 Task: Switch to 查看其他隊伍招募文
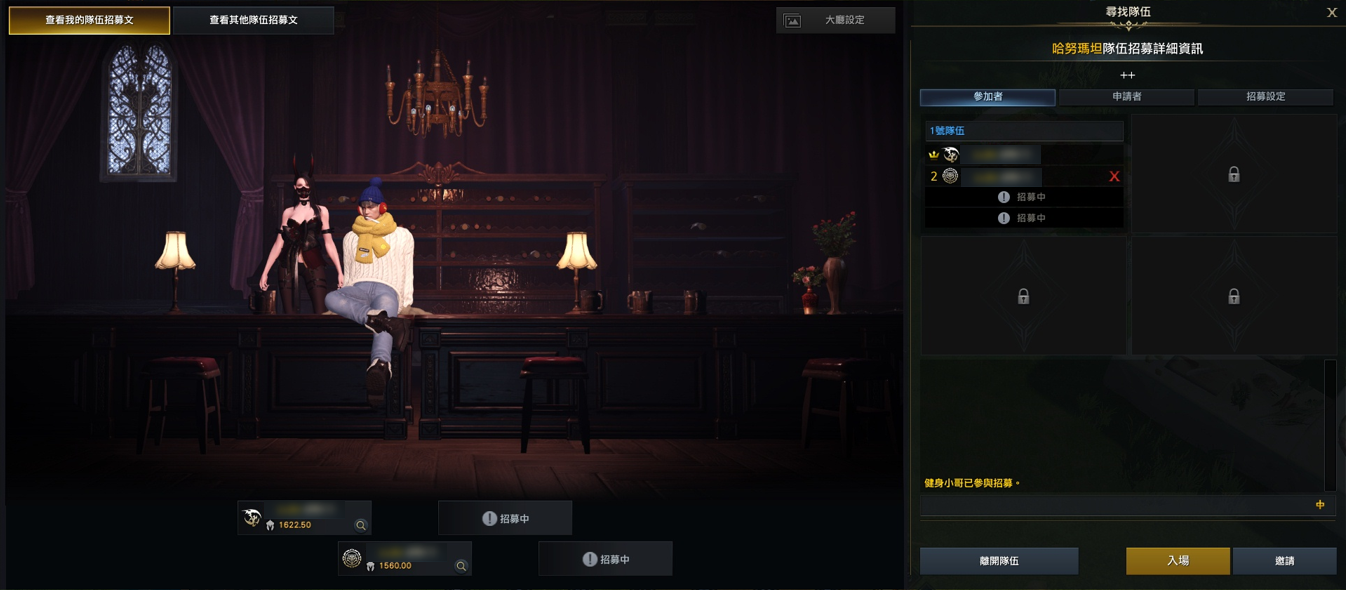coord(253,20)
